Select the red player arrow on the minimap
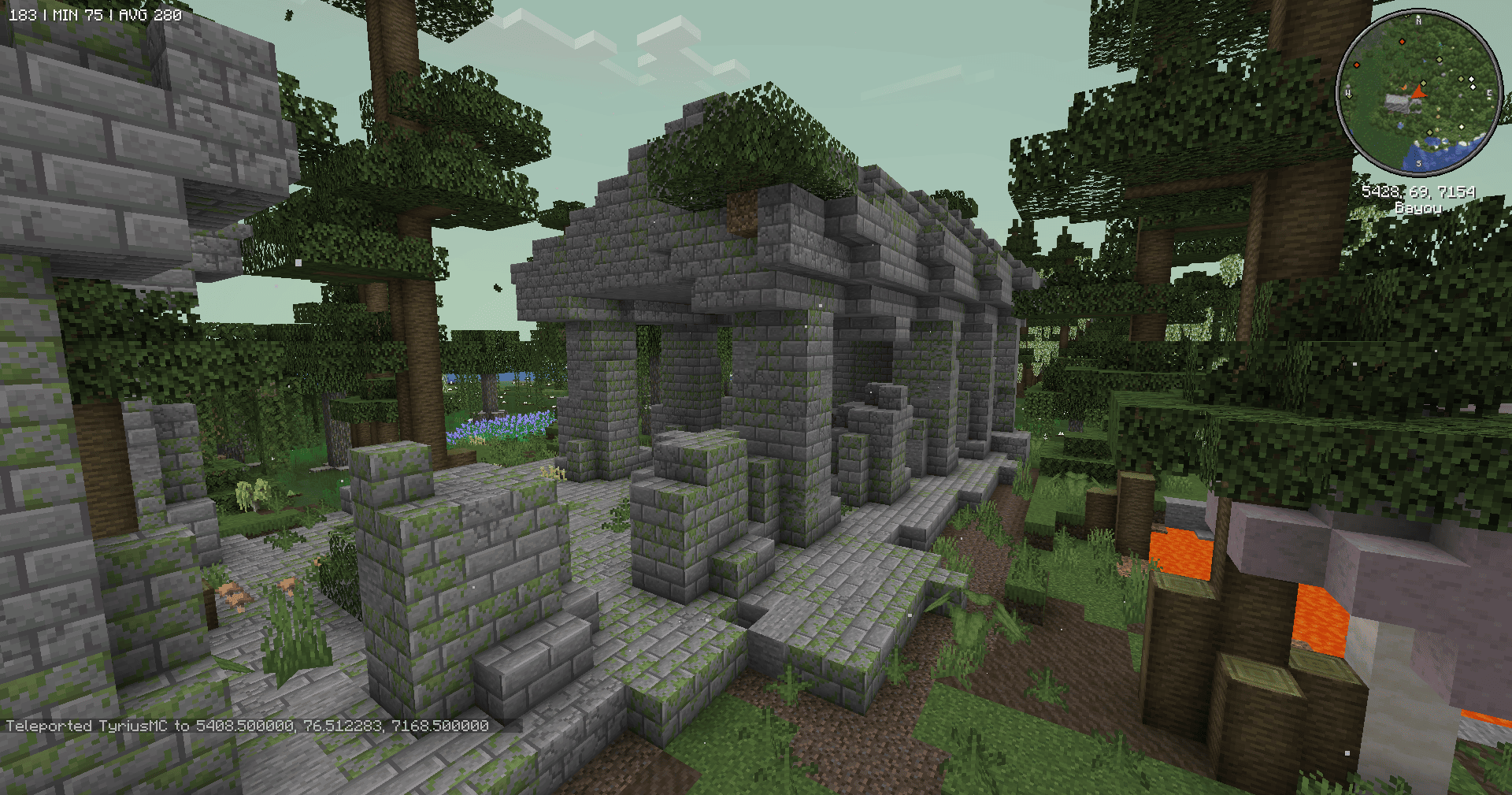Screen dimensions: 1512x795 [x=1420, y=93]
